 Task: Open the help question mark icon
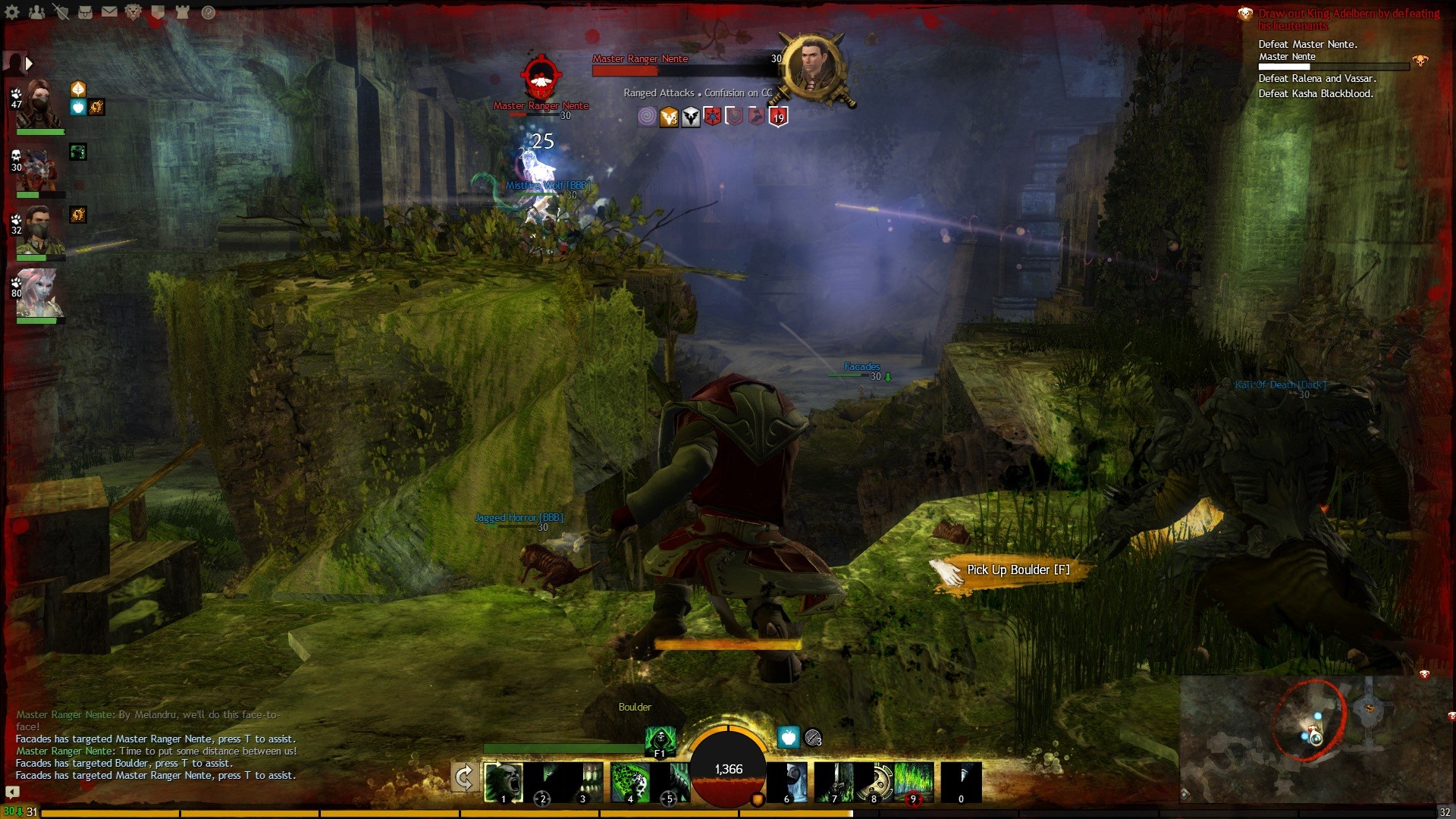pyautogui.click(x=208, y=12)
